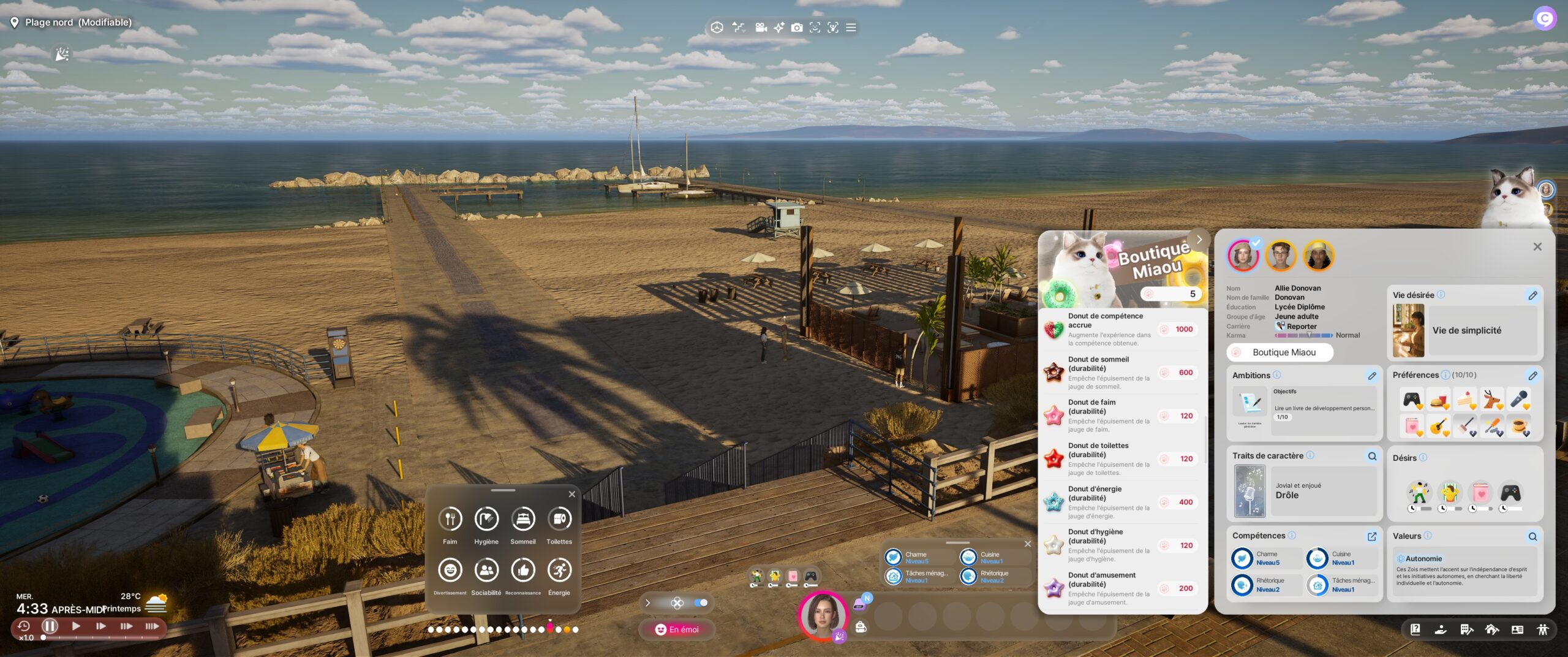Set game speed to normal play
1568x657 pixels.
76,626
